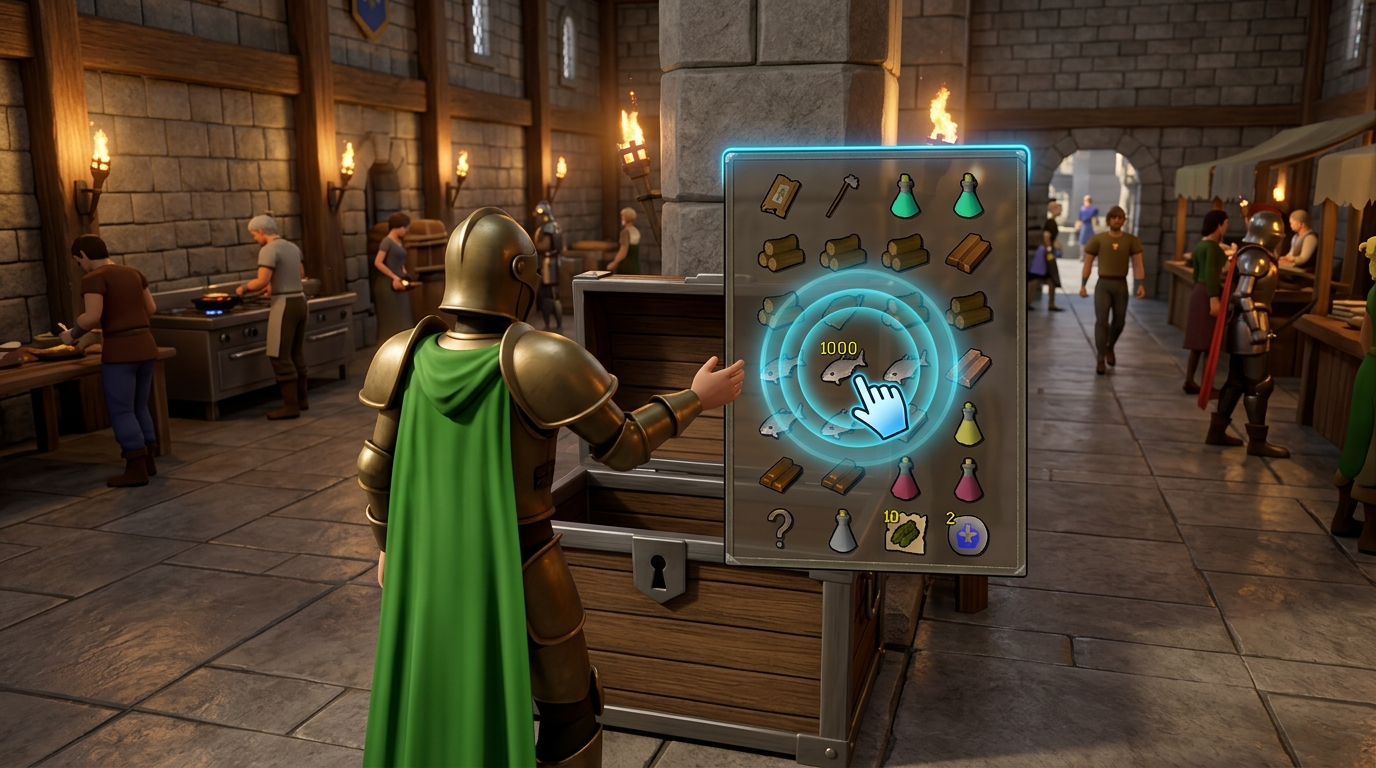This screenshot has height=768, width=1376.
Task: Activate the blue teleport item marked with 2
Action: coord(966,533)
